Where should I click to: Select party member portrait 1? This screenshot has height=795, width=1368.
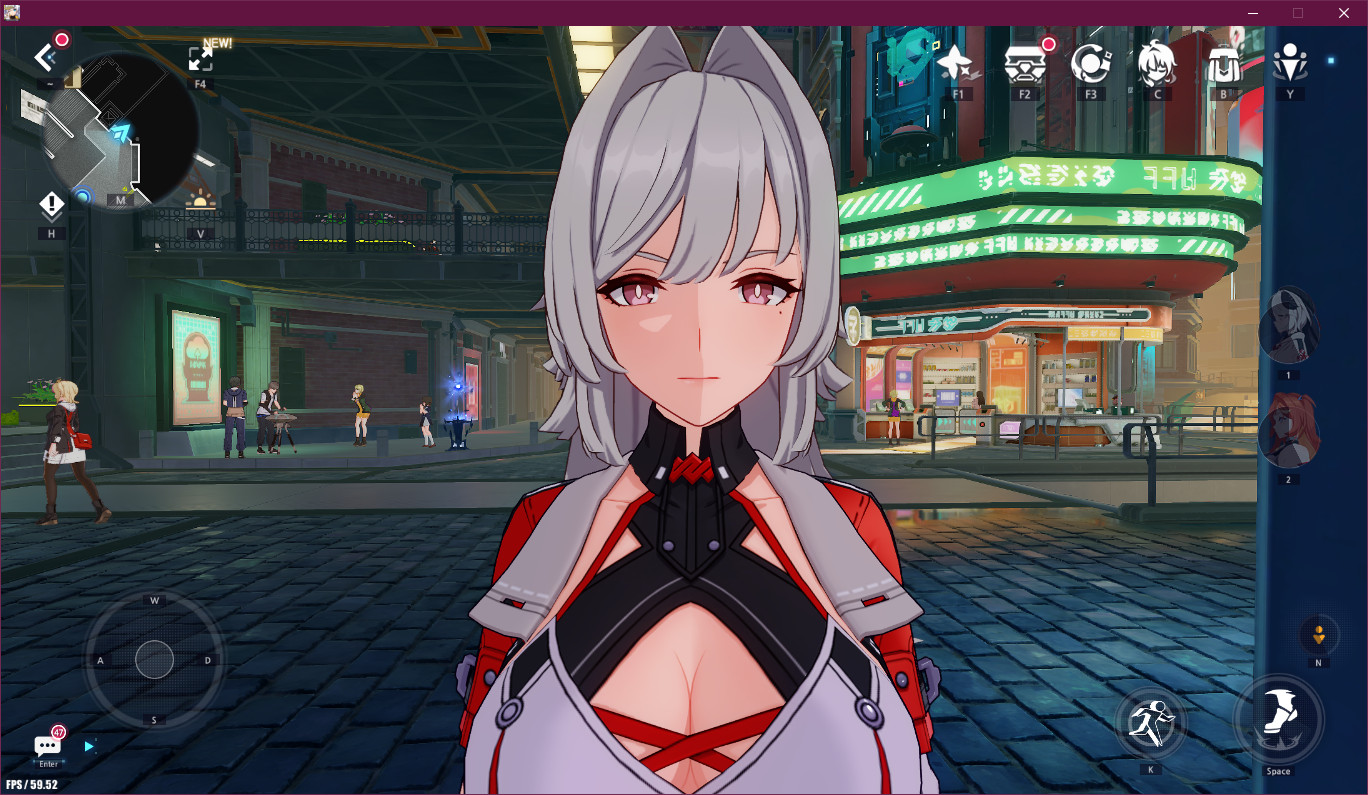[x=1290, y=322]
